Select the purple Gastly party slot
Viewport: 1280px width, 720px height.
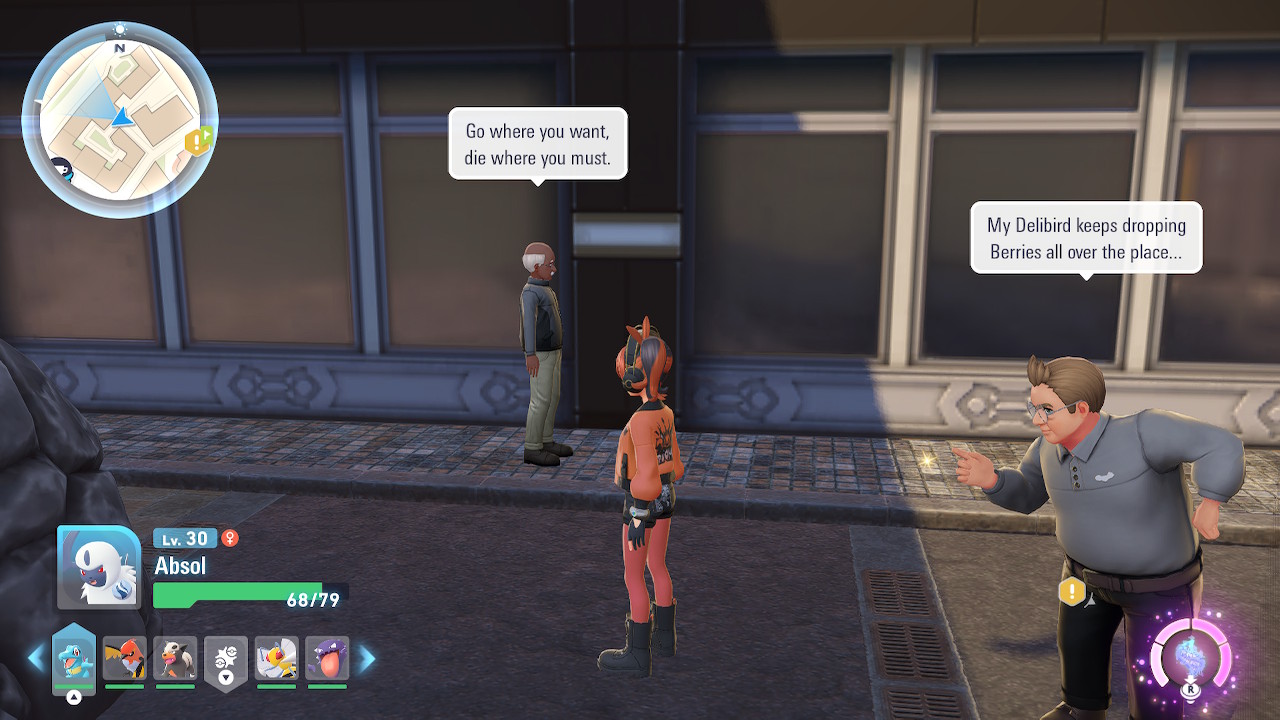point(327,659)
